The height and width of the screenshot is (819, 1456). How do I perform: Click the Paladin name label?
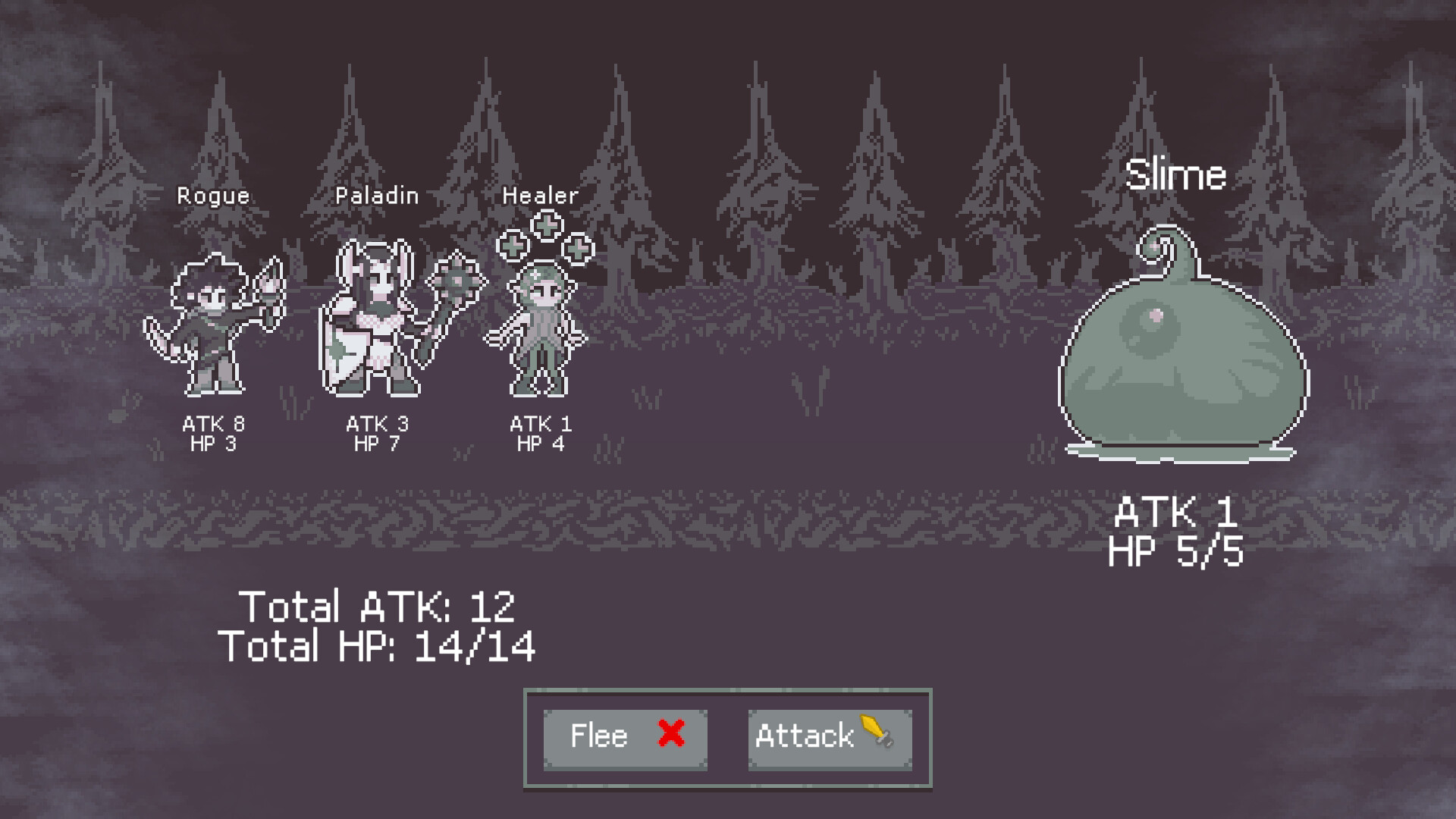pyautogui.click(x=377, y=195)
